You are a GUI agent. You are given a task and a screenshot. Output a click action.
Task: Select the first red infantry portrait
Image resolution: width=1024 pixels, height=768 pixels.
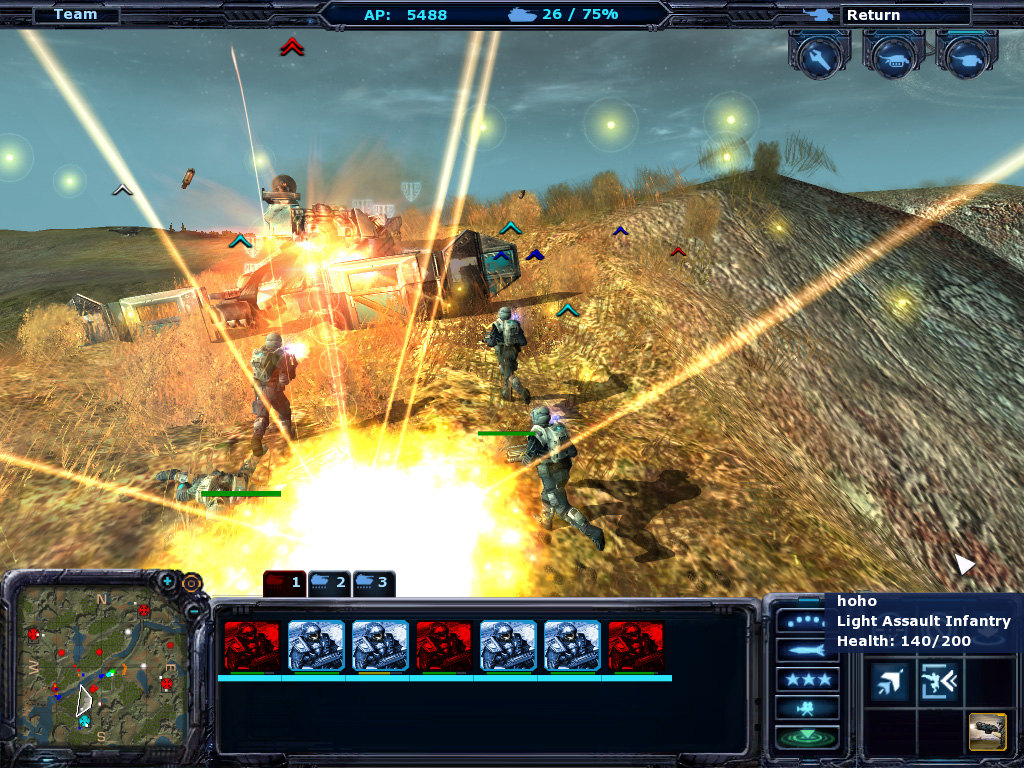[x=252, y=645]
